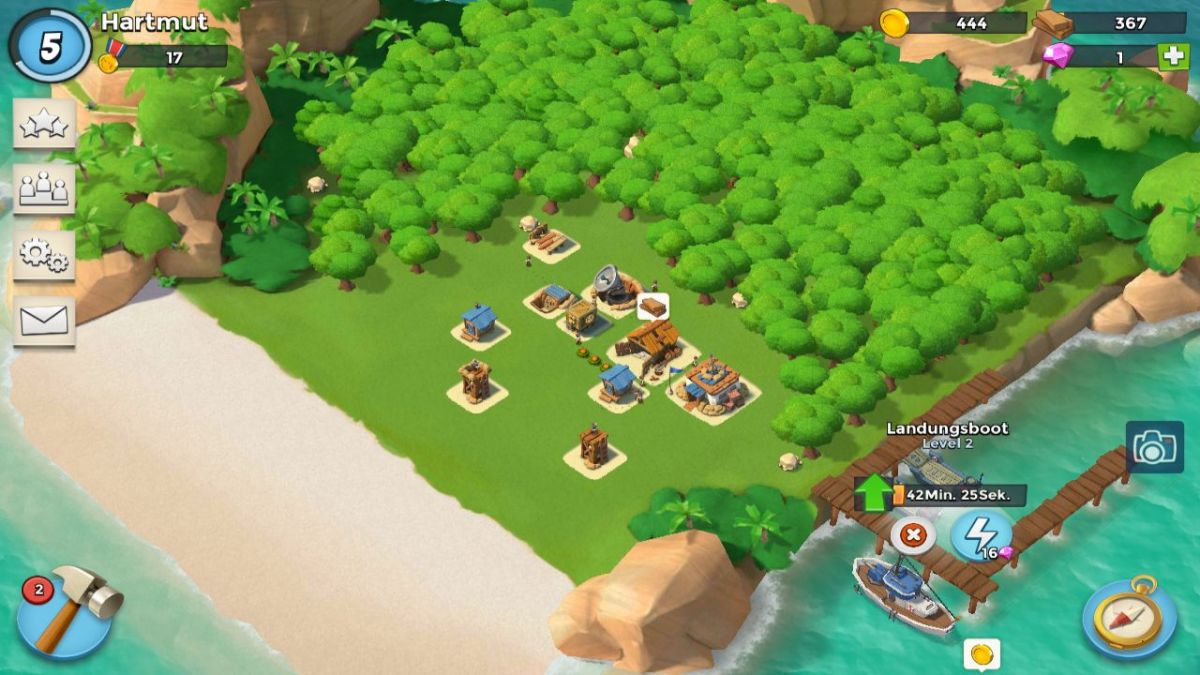Open the friends and players menu
The height and width of the screenshot is (675, 1200).
click(44, 189)
